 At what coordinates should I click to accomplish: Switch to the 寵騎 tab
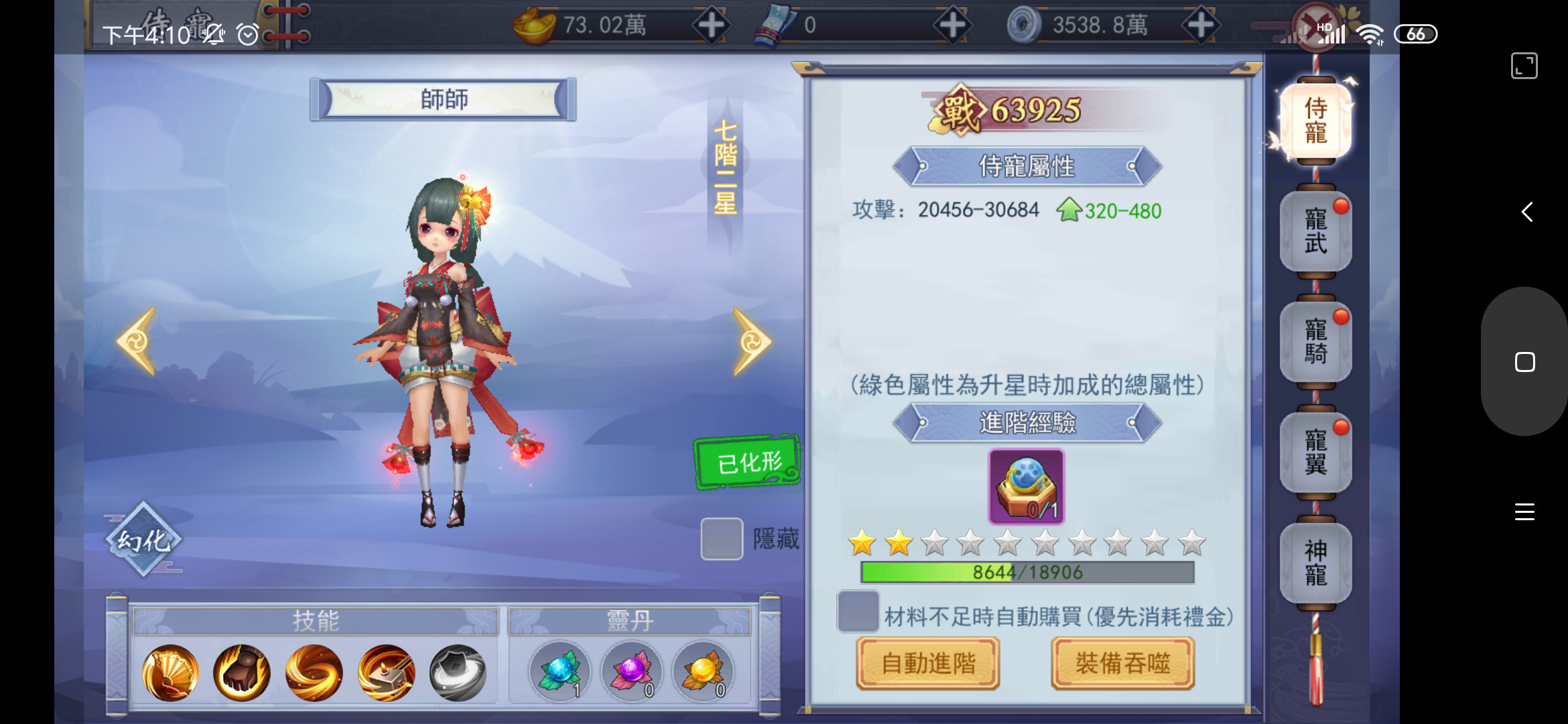[1315, 341]
